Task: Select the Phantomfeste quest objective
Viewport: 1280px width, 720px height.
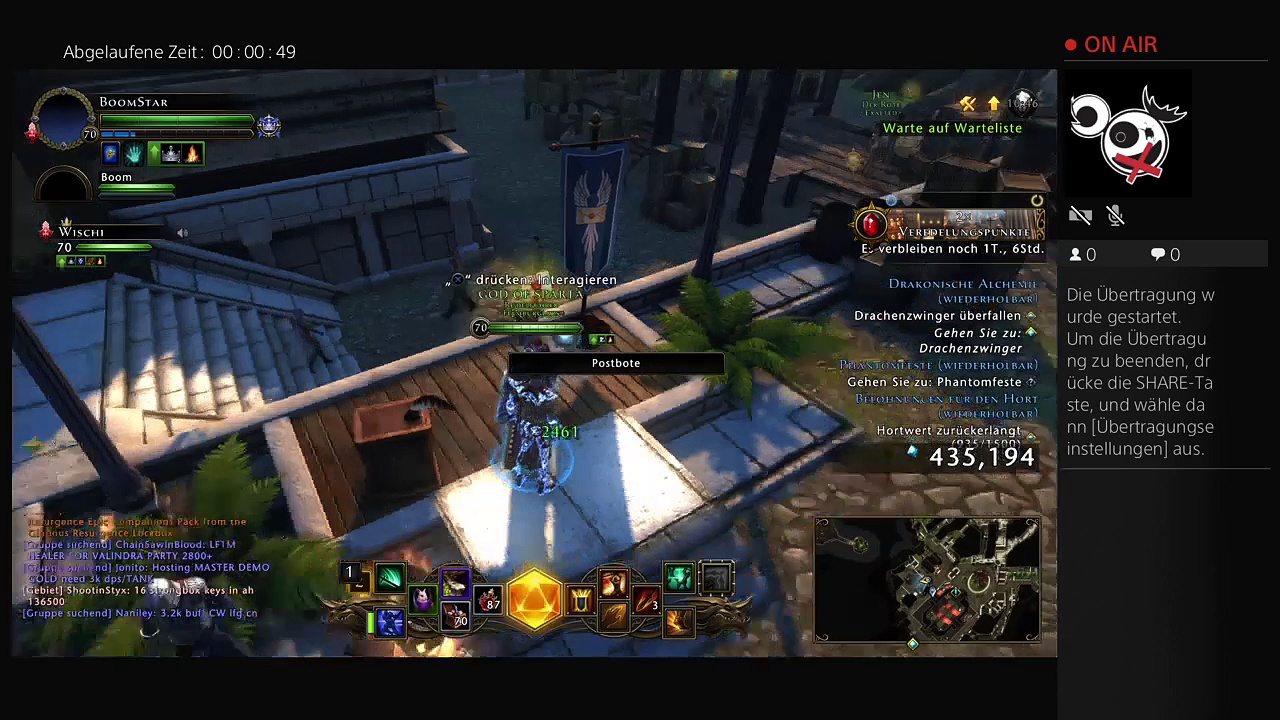Action: pos(934,382)
